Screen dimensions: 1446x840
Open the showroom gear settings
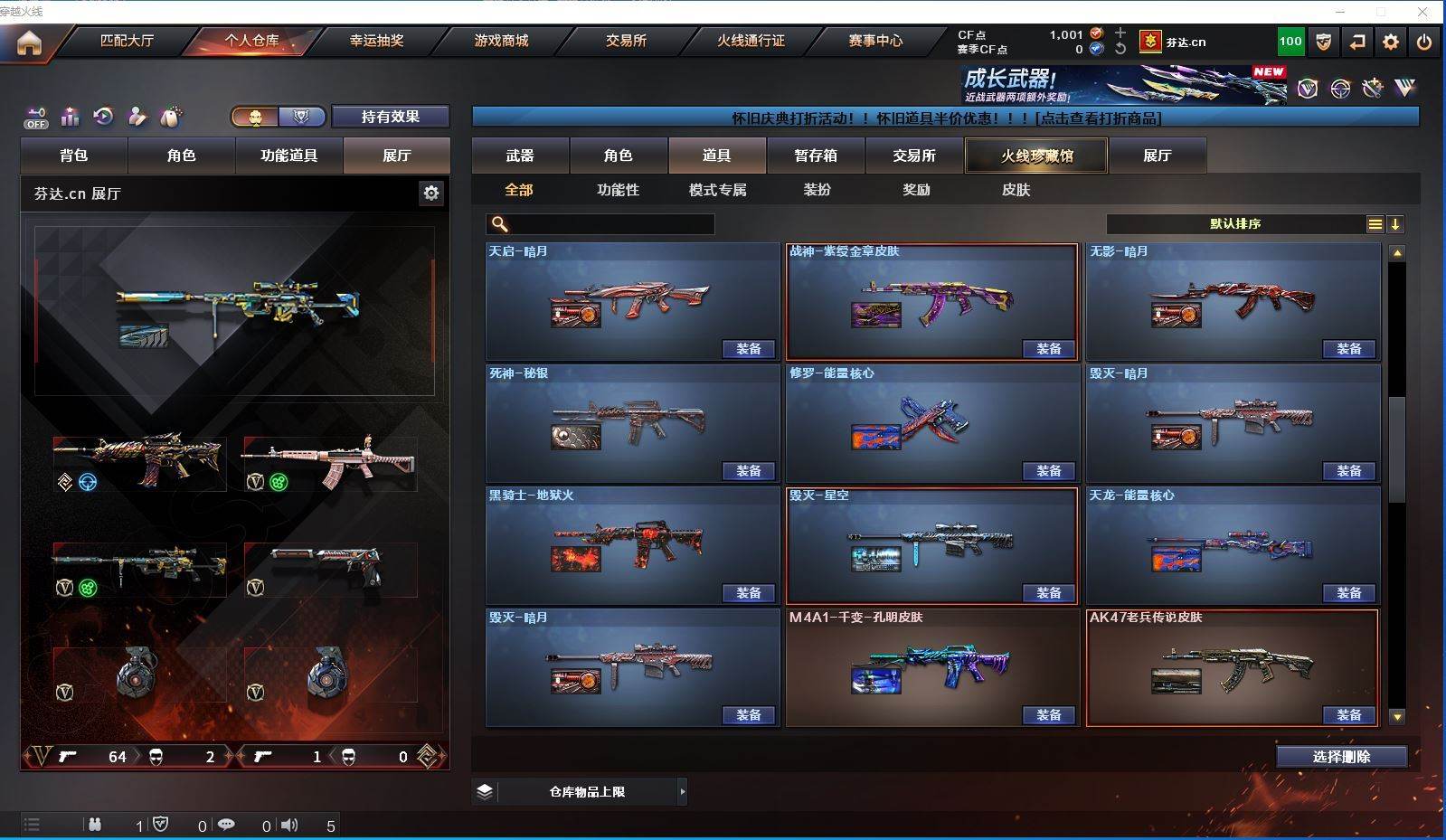(431, 193)
